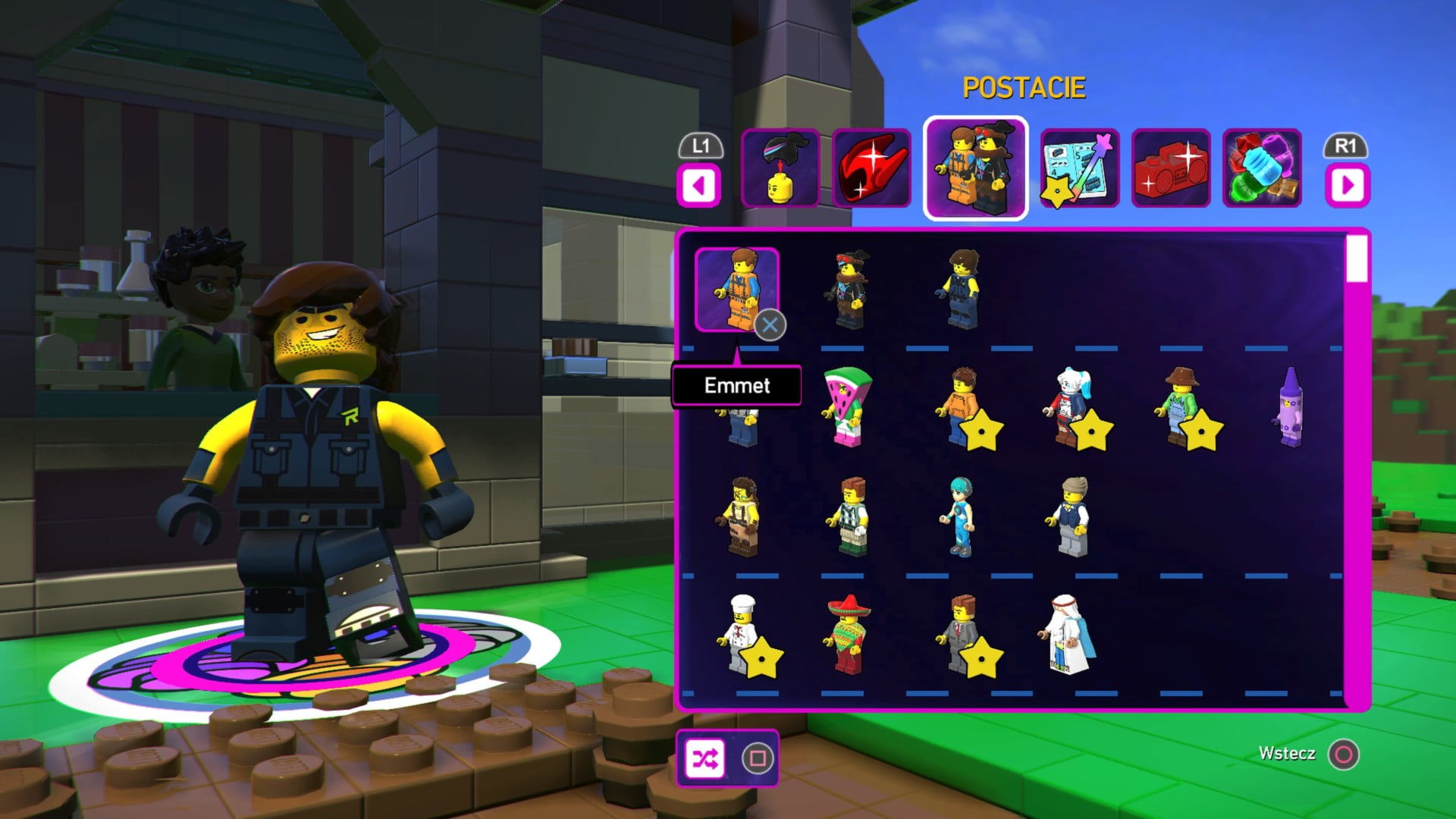The image size is (1456, 819).
Task: Click the character list scrollbar
Action: (1357, 259)
